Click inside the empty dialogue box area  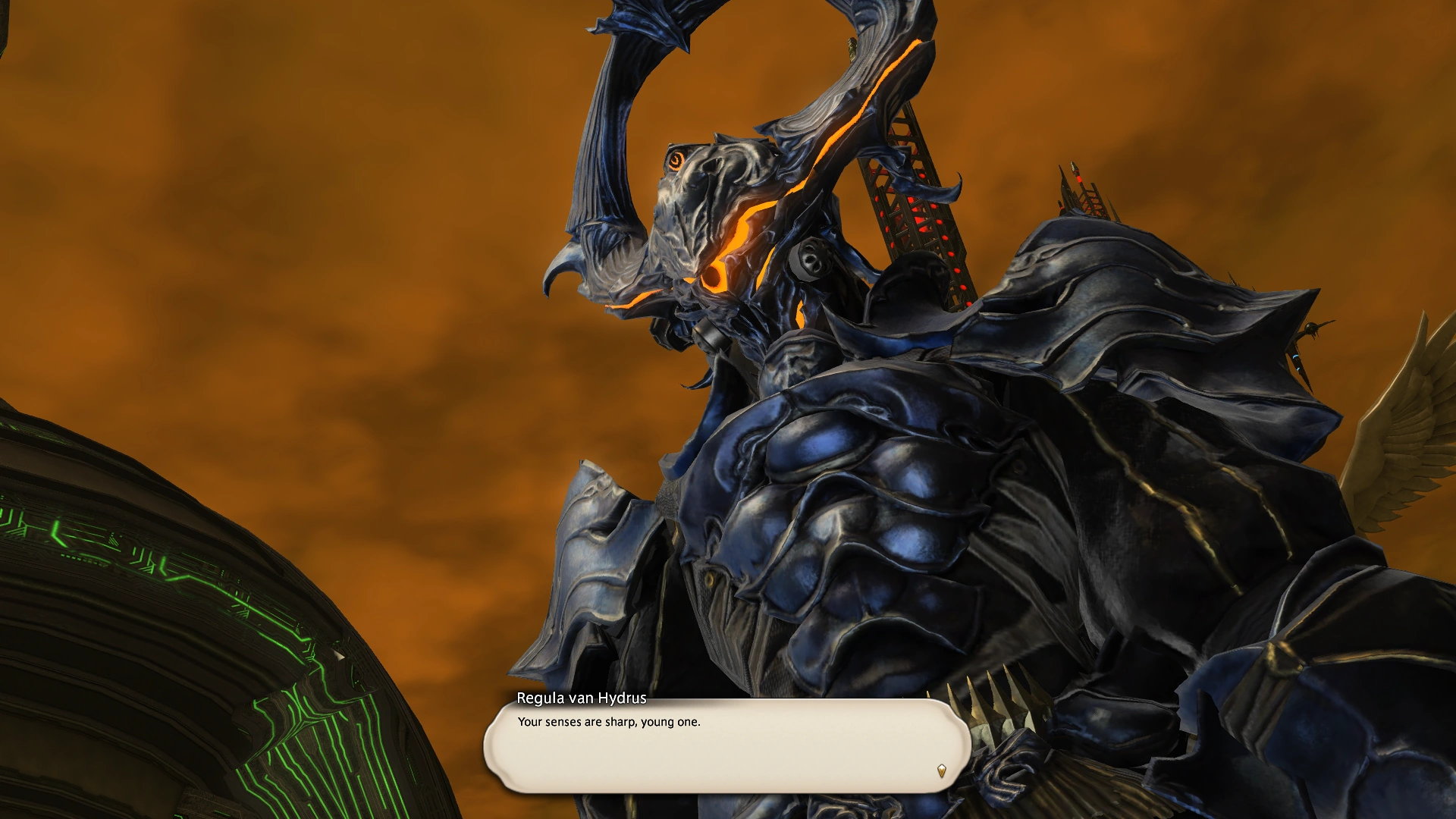pyautogui.click(x=720, y=758)
